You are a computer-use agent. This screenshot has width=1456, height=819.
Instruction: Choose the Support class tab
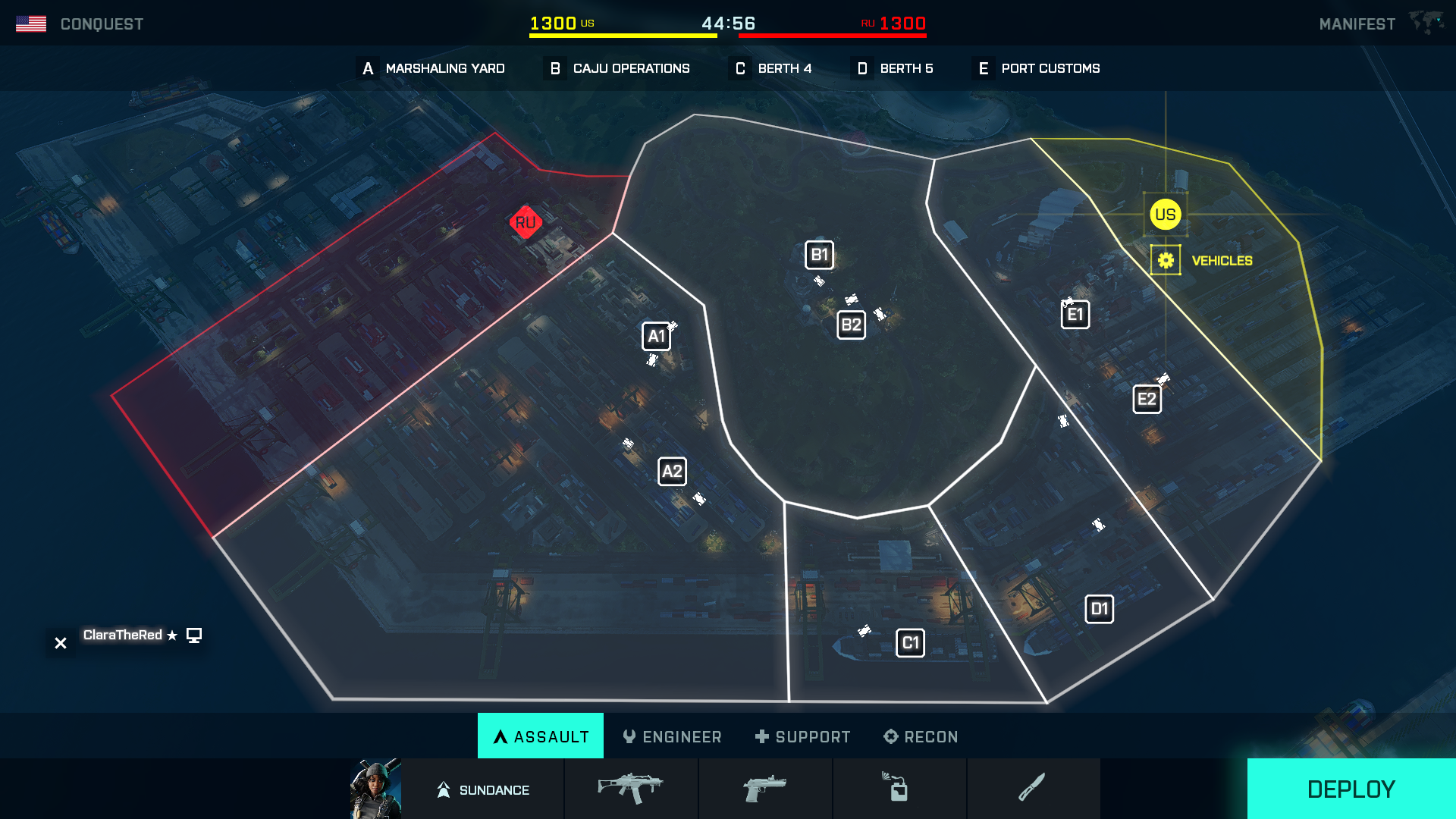tap(802, 736)
